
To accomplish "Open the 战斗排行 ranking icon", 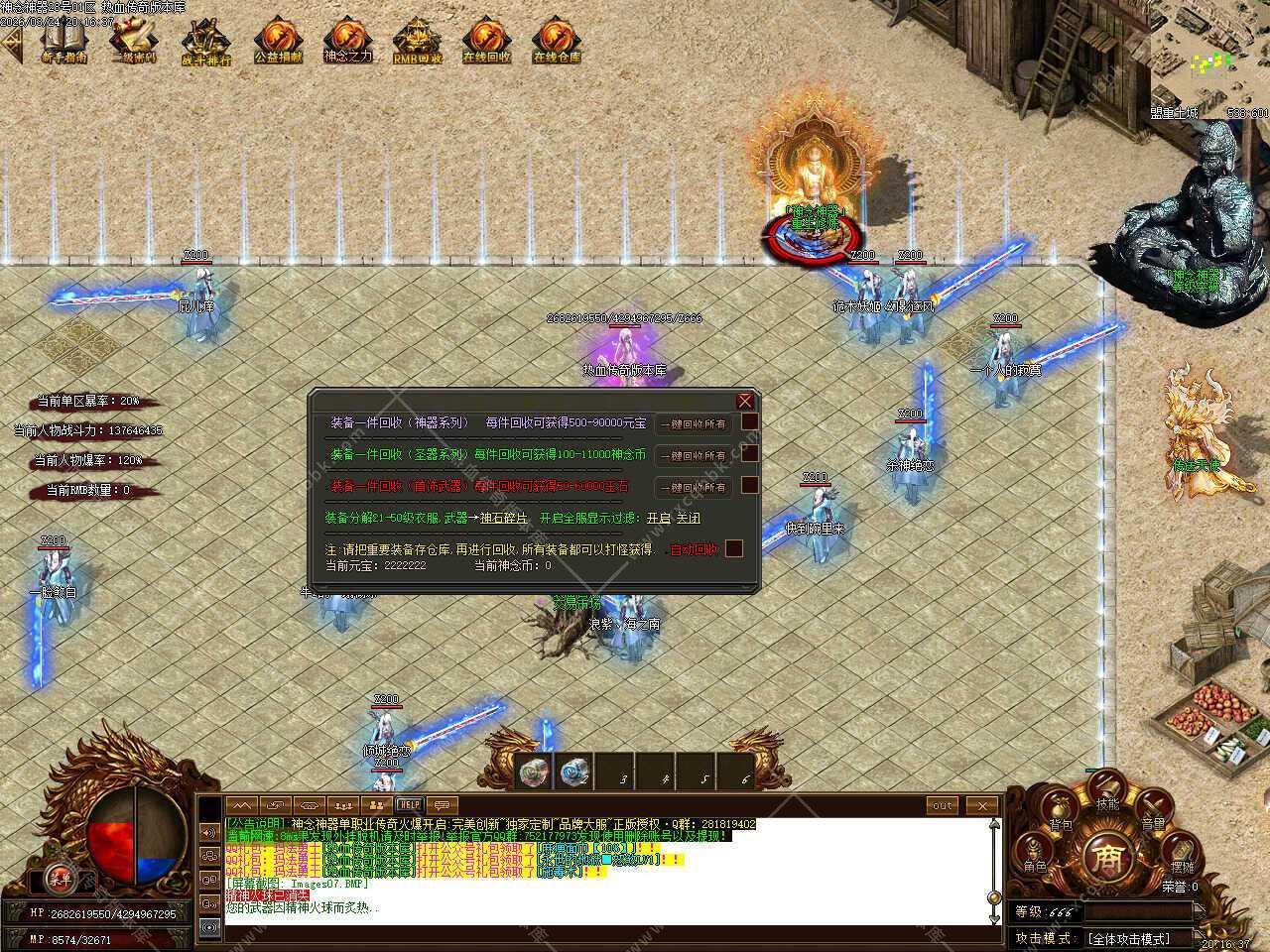I will click(205, 42).
